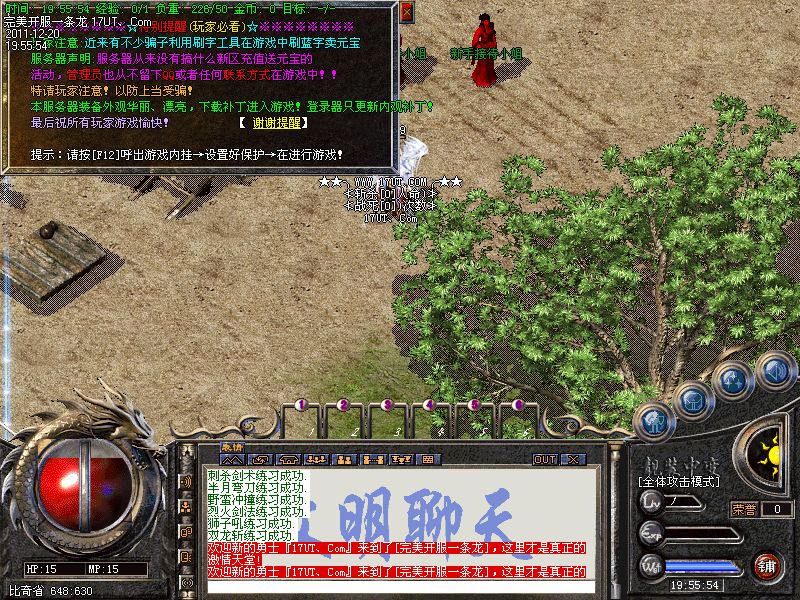This screenshot has height=600, width=800.
Task: Click the mountain-shaped first chat toolbar button
Action: pos(232,459)
